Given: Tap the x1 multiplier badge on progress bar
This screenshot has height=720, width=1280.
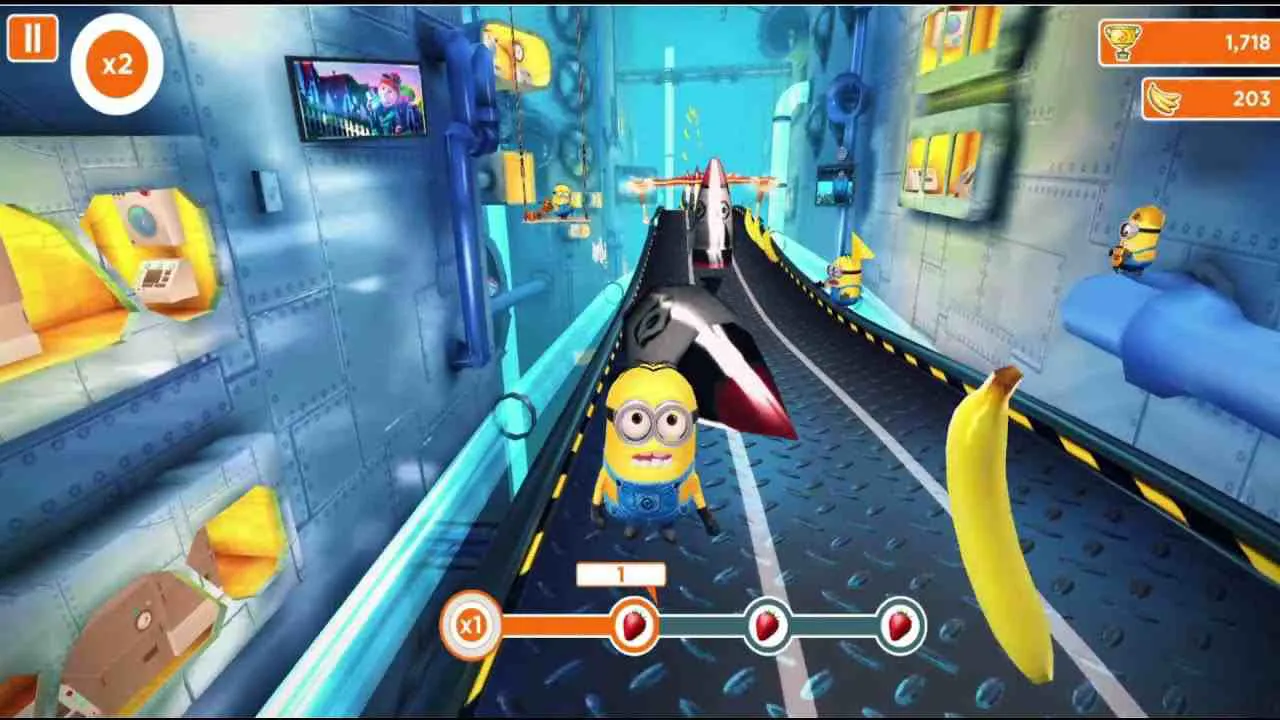Looking at the screenshot, I should pyautogui.click(x=470, y=624).
